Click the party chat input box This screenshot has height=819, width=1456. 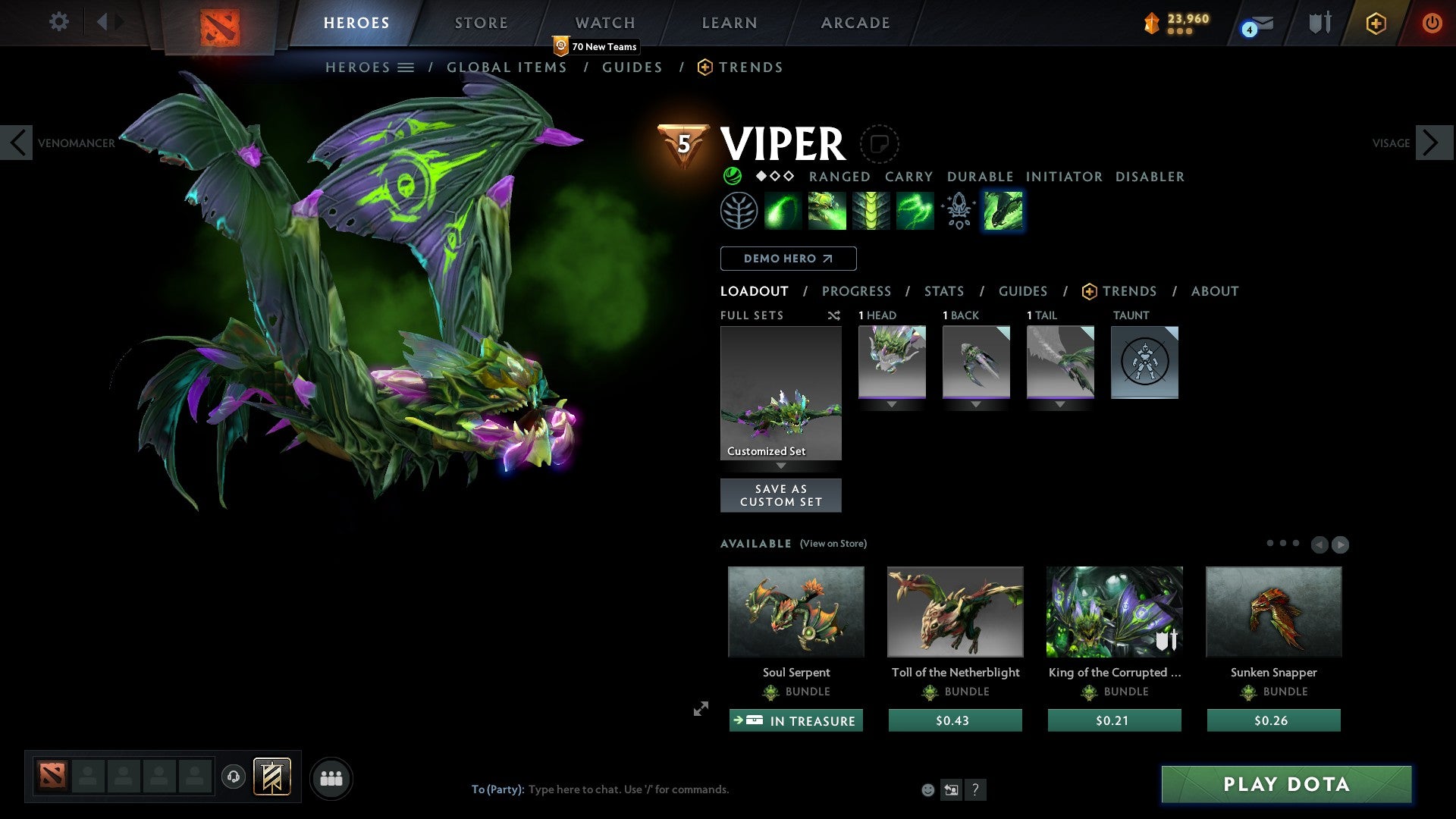[682, 789]
